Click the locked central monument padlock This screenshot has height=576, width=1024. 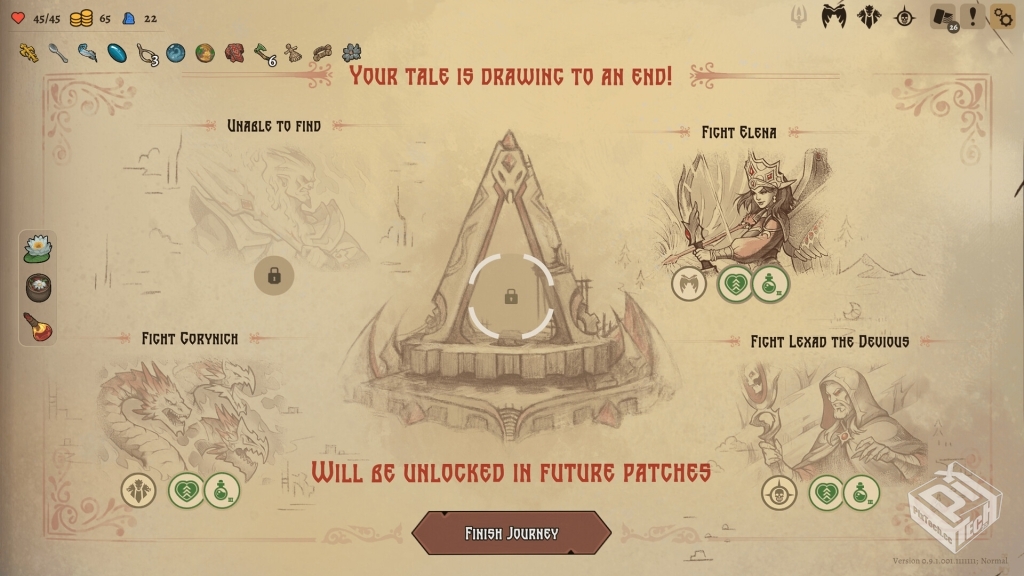click(x=511, y=296)
